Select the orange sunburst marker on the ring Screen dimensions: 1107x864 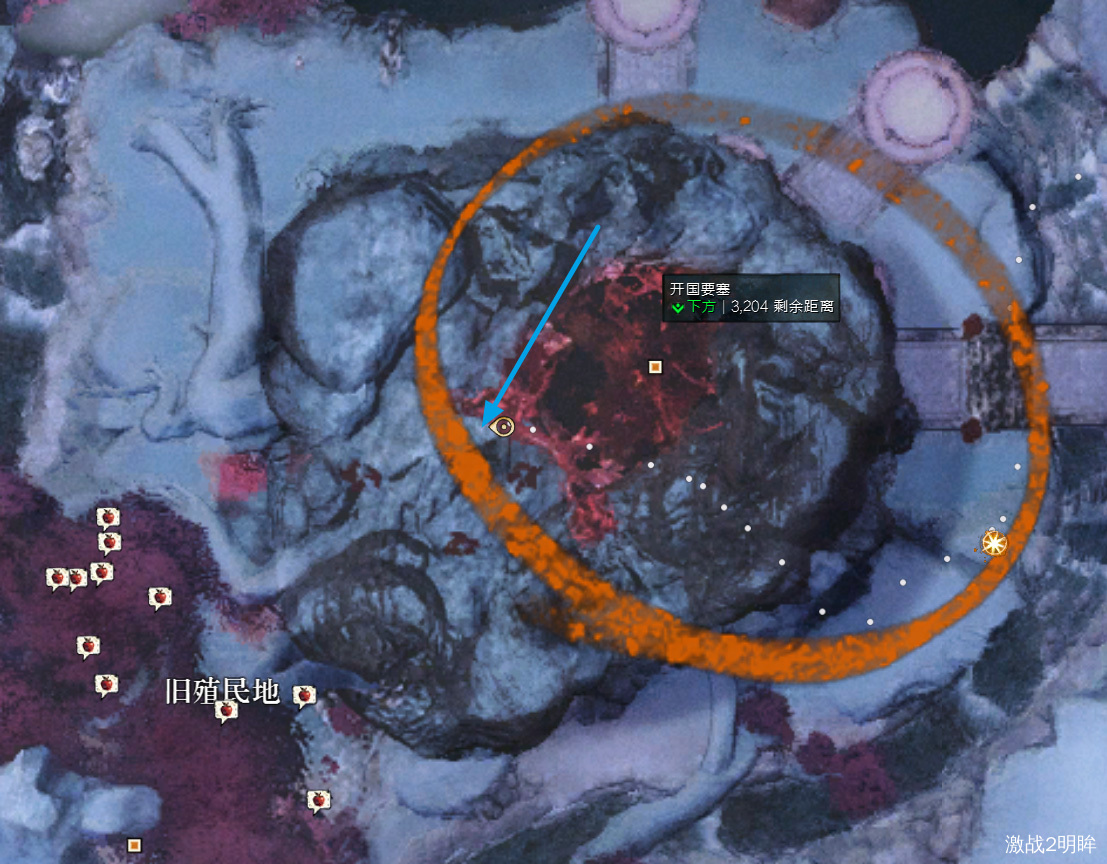pyautogui.click(x=993, y=543)
